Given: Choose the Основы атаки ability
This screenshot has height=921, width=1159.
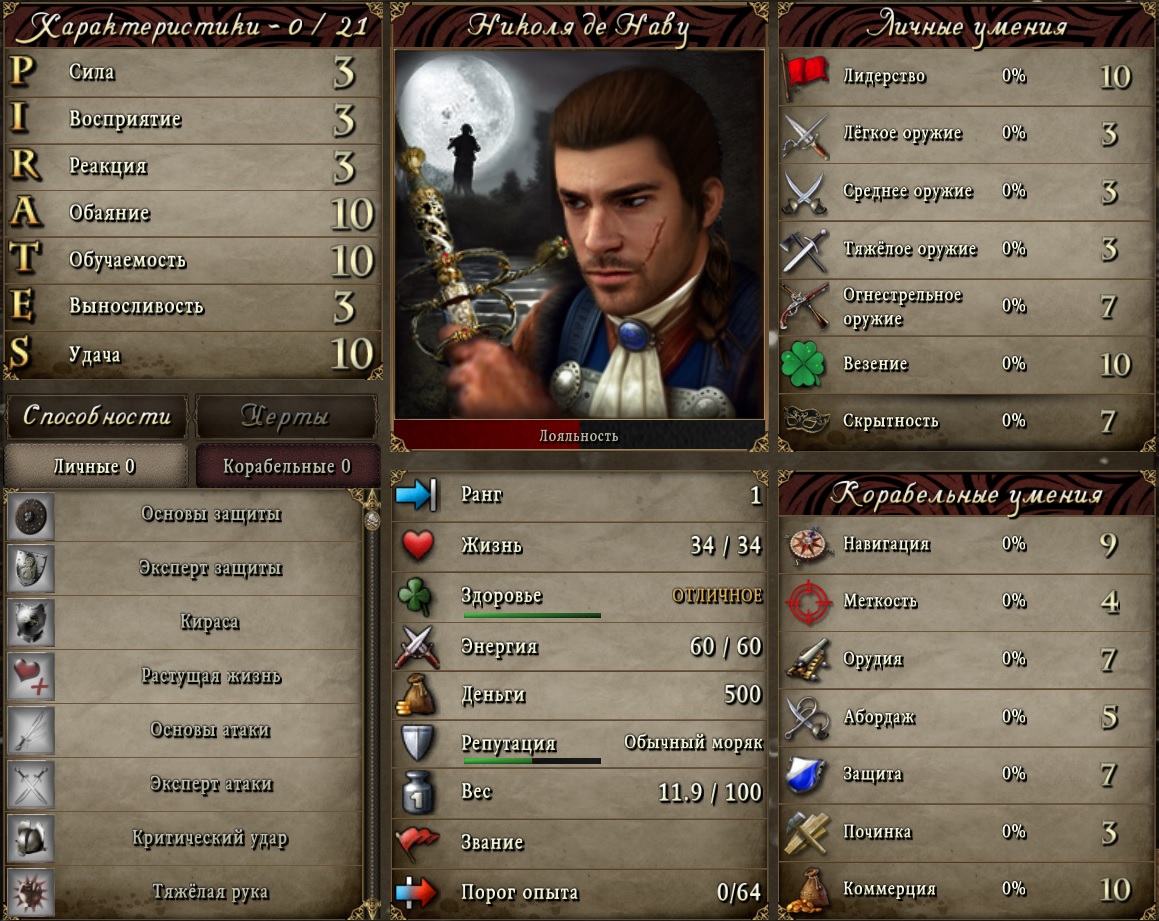Looking at the screenshot, I should tap(210, 730).
